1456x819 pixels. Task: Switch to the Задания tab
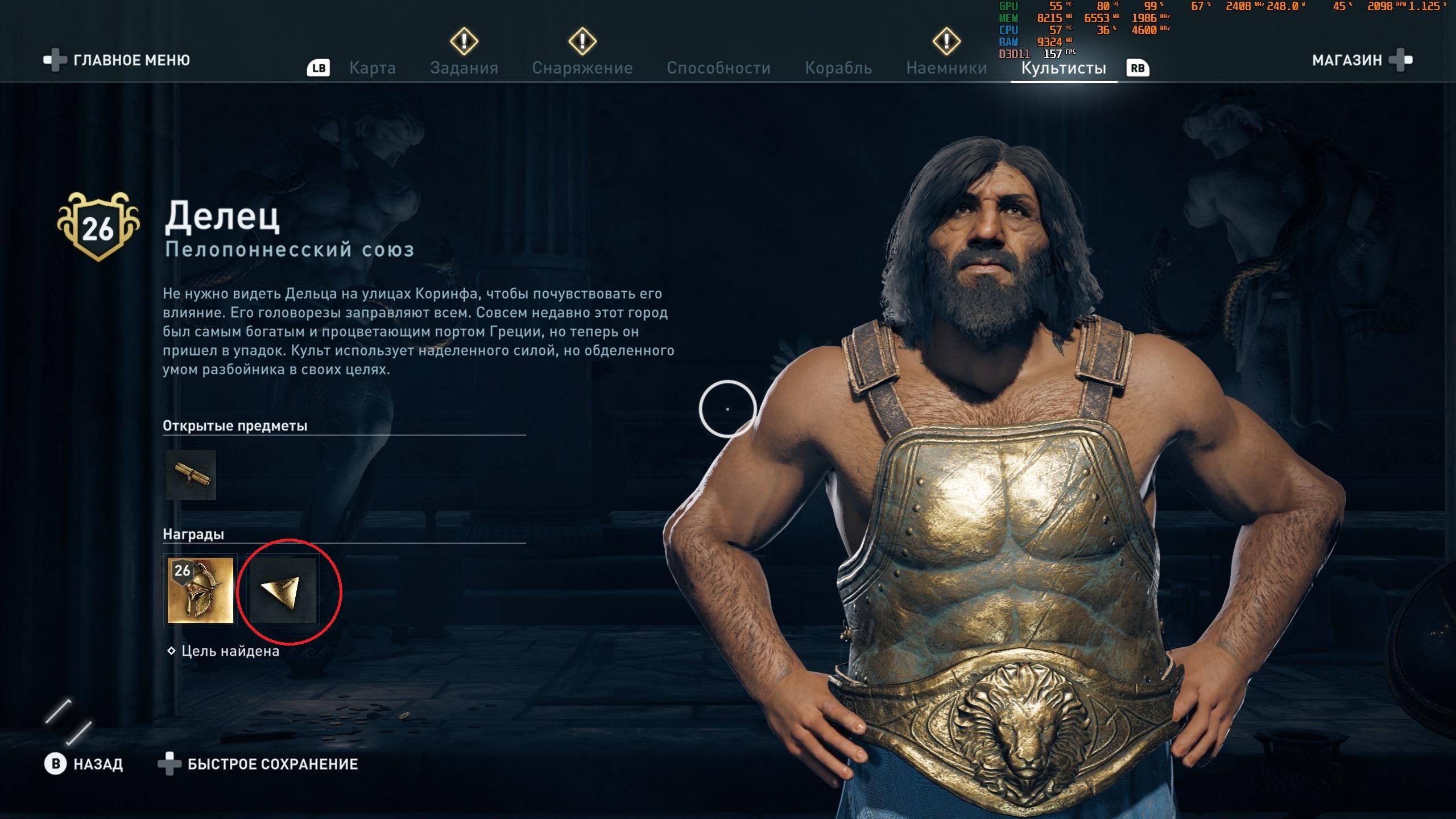click(464, 68)
